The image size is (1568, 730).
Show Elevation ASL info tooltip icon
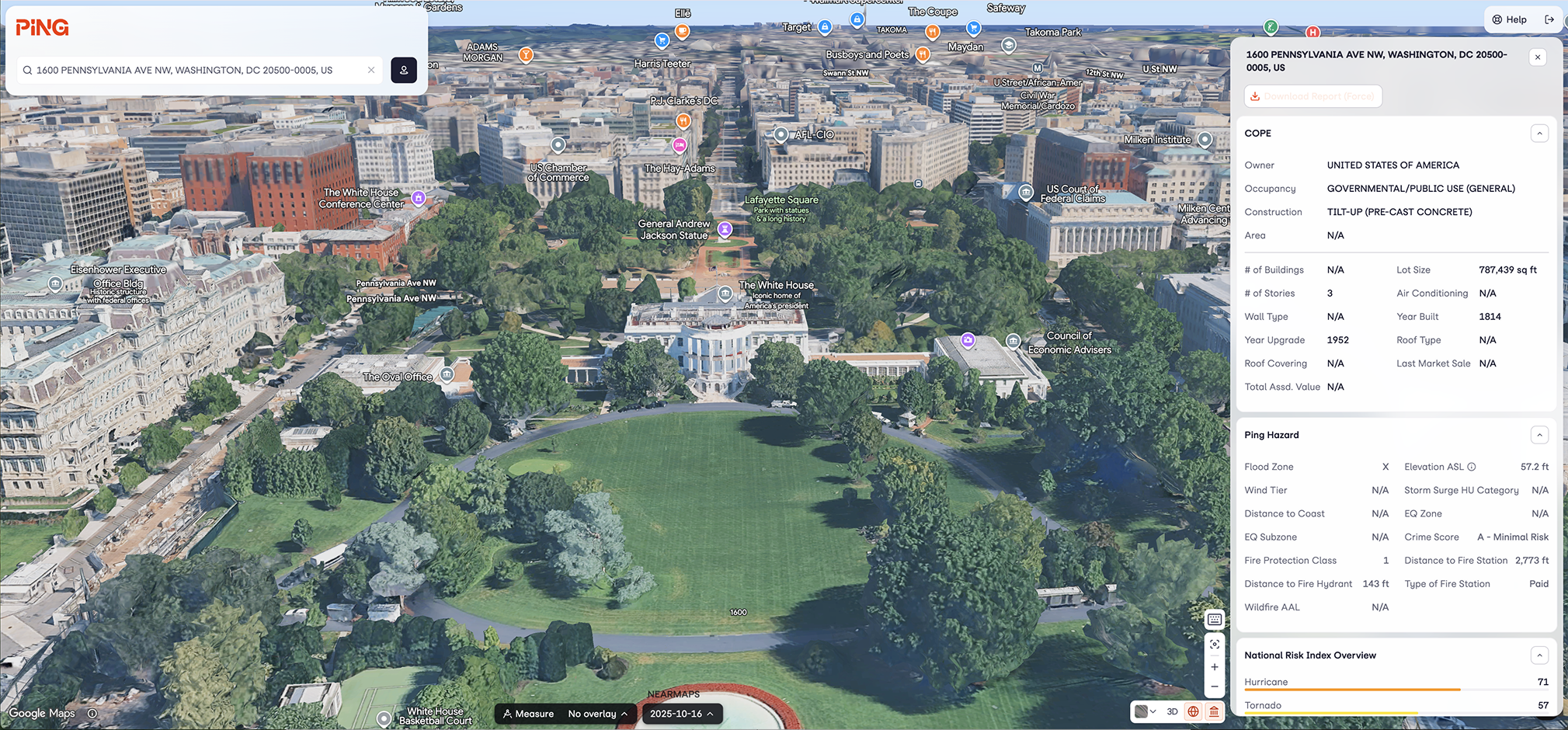click(x=1472, y=467)
